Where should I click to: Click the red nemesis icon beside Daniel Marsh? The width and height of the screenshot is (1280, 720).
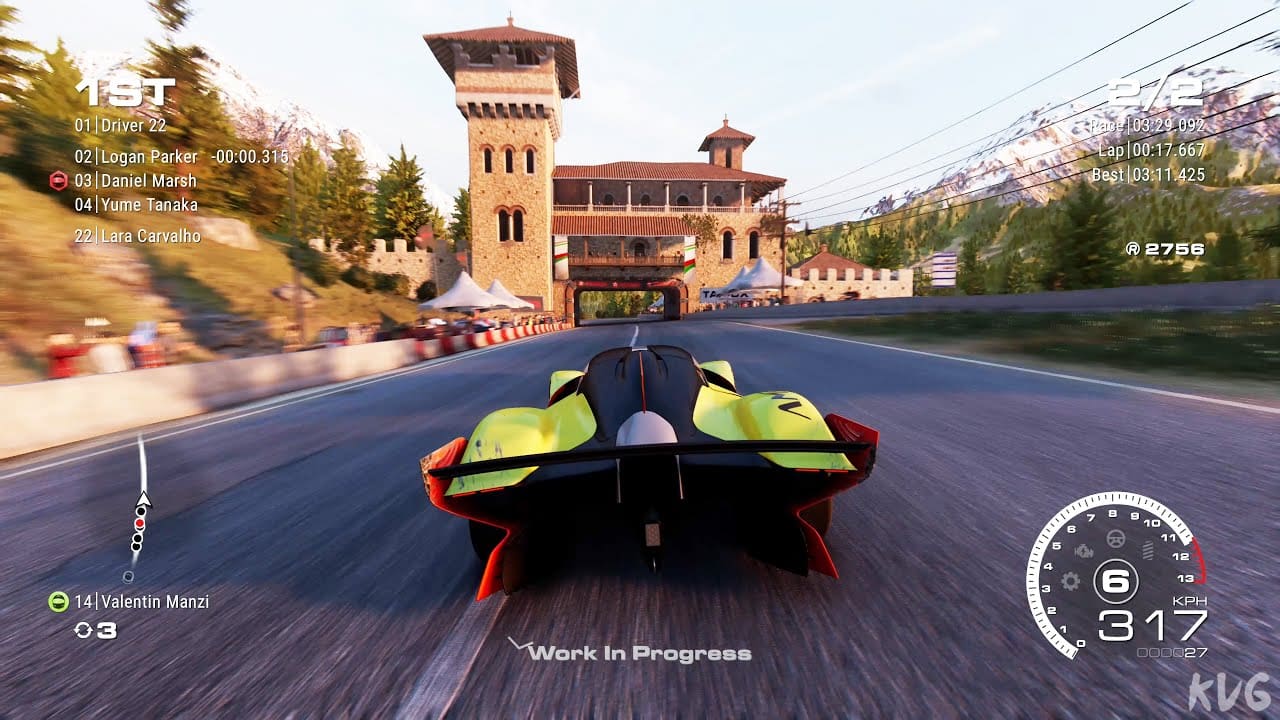pyautogui.click(x=58, y=181)
